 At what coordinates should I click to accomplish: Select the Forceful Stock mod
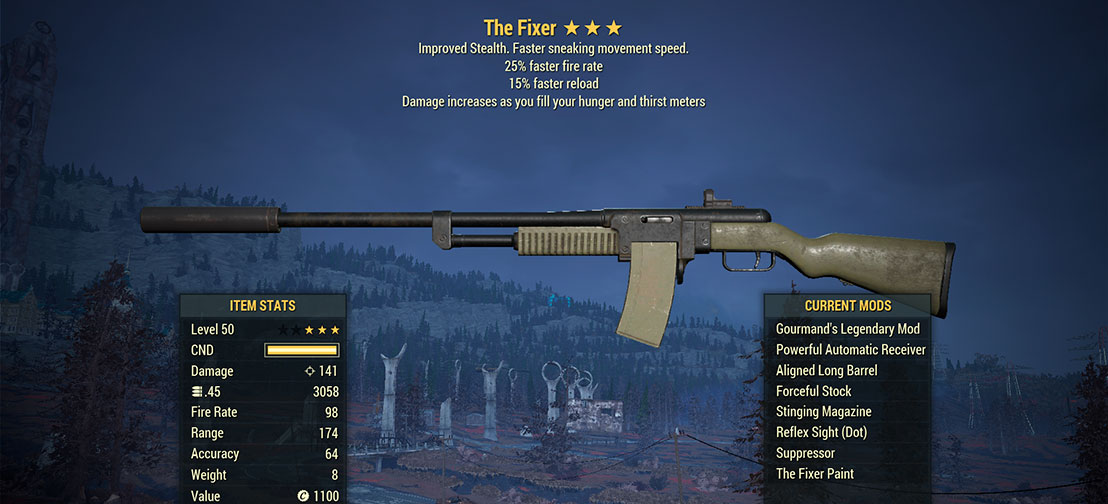pyautogui.click(x=813, y=391)
